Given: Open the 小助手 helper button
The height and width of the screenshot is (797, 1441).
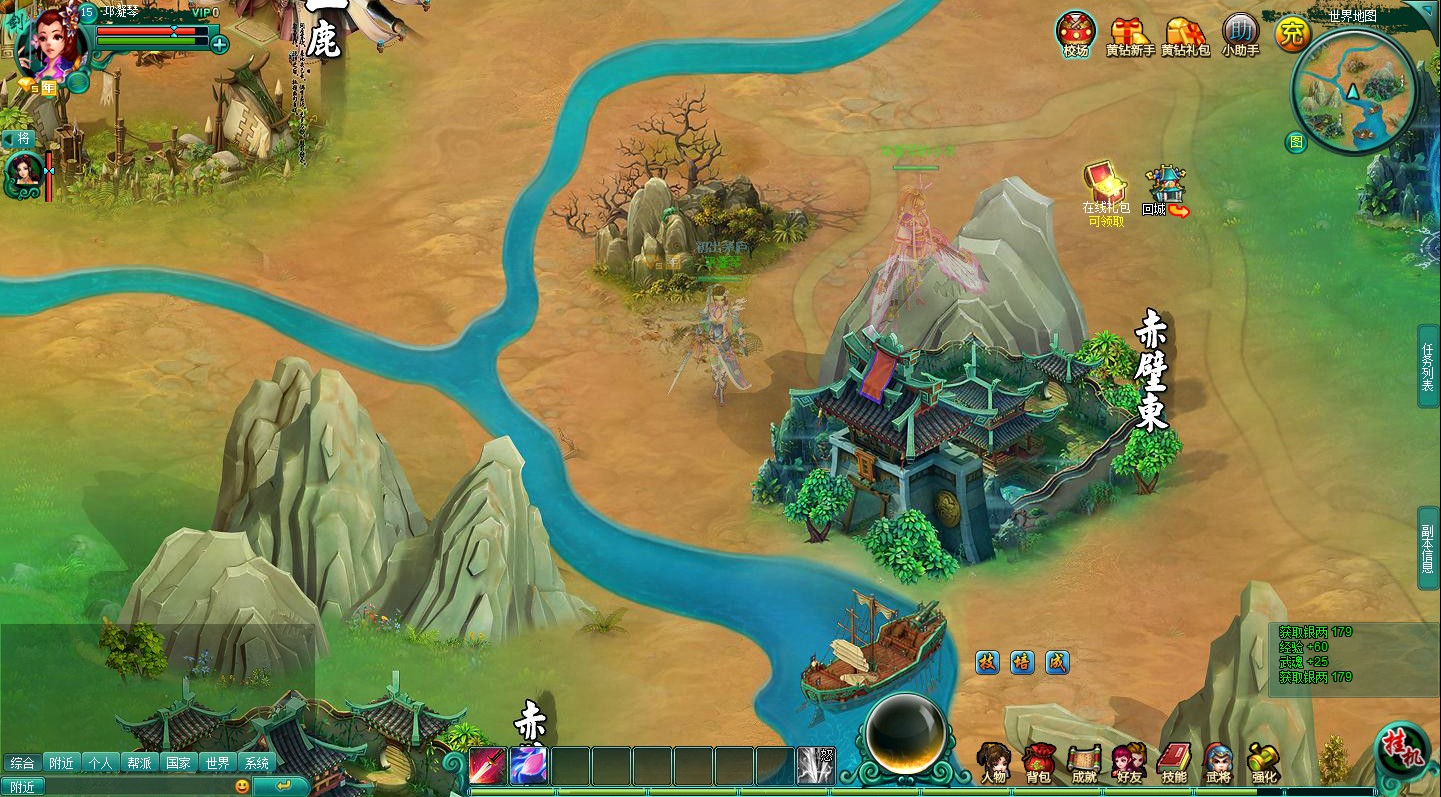Looking at the screenshot, I should pos(1240,34).
